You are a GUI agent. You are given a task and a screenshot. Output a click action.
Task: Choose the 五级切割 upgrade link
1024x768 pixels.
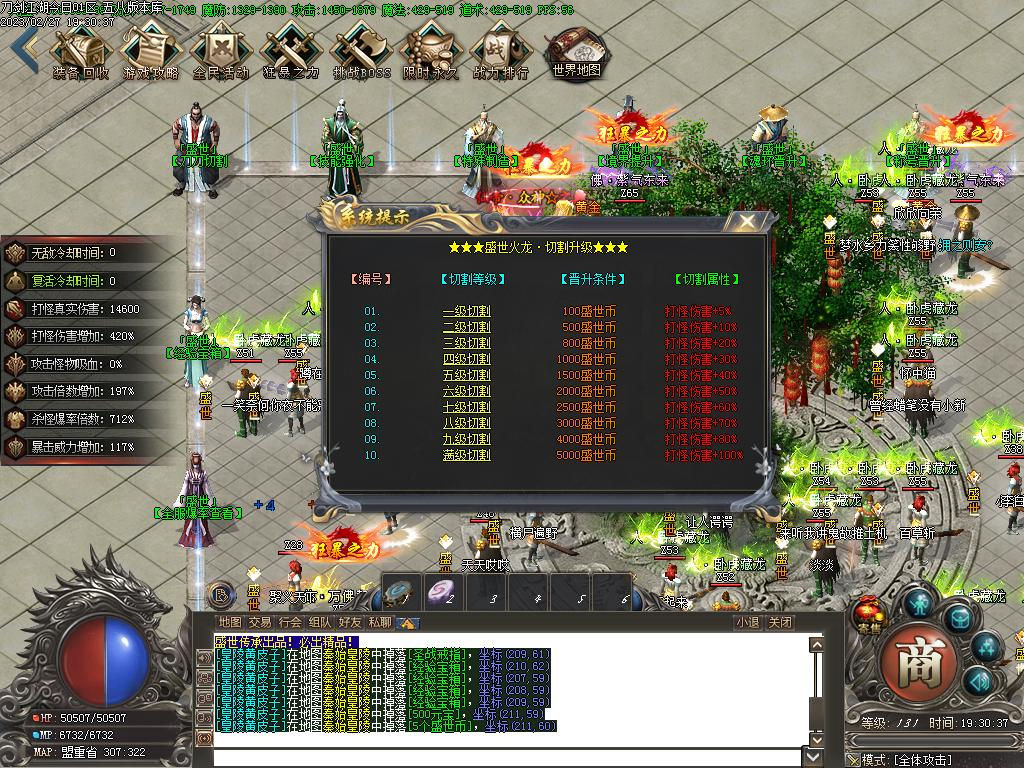click(466, 375)
